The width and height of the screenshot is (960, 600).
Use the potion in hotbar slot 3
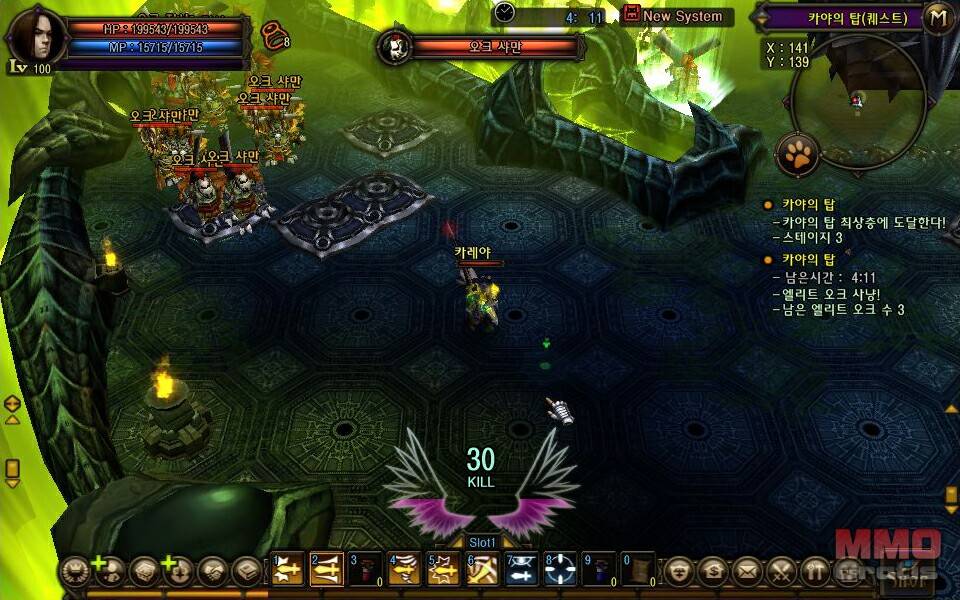point(365,568)
